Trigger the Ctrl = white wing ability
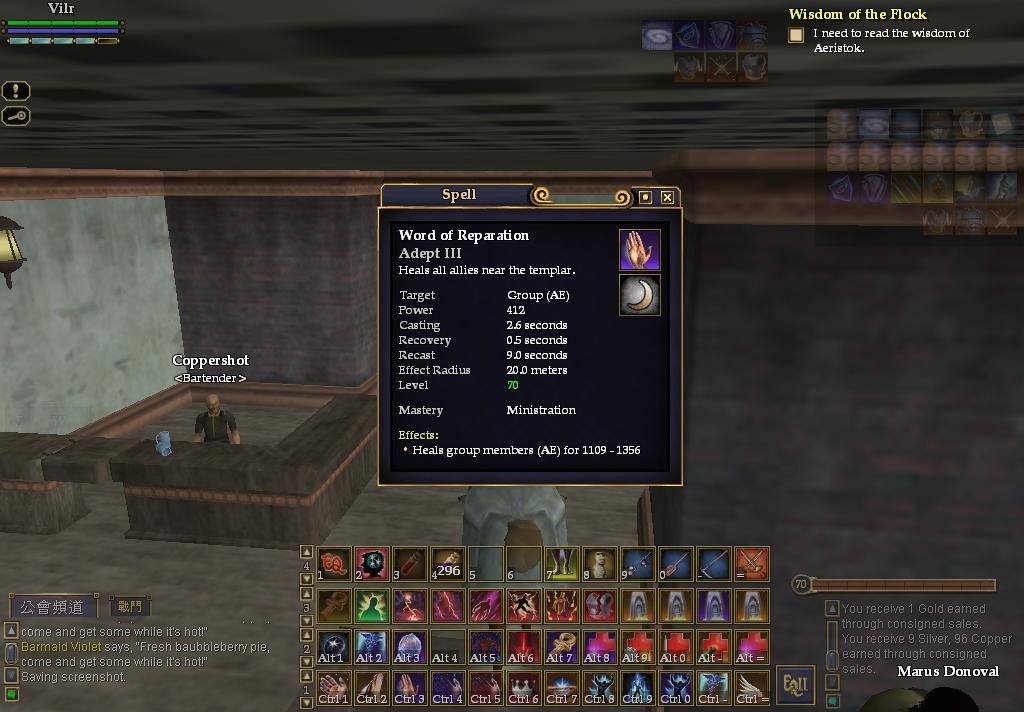 (752, 687)
